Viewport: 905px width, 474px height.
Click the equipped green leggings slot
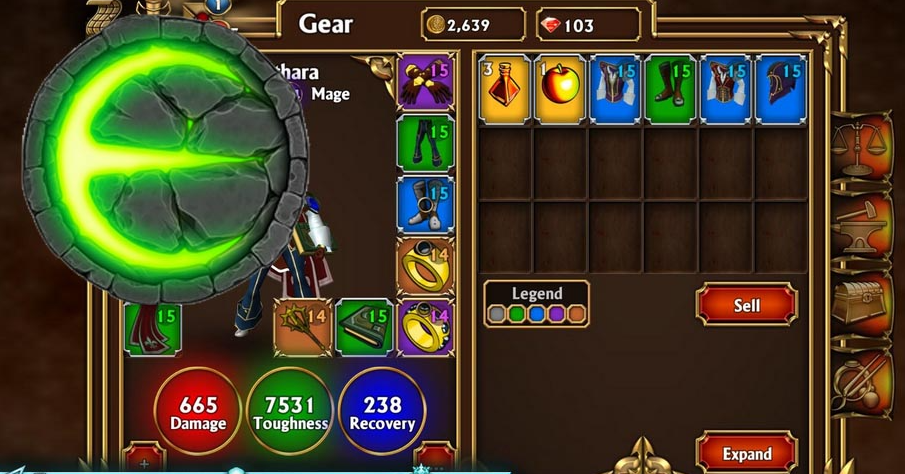click(x=425, y=142)
